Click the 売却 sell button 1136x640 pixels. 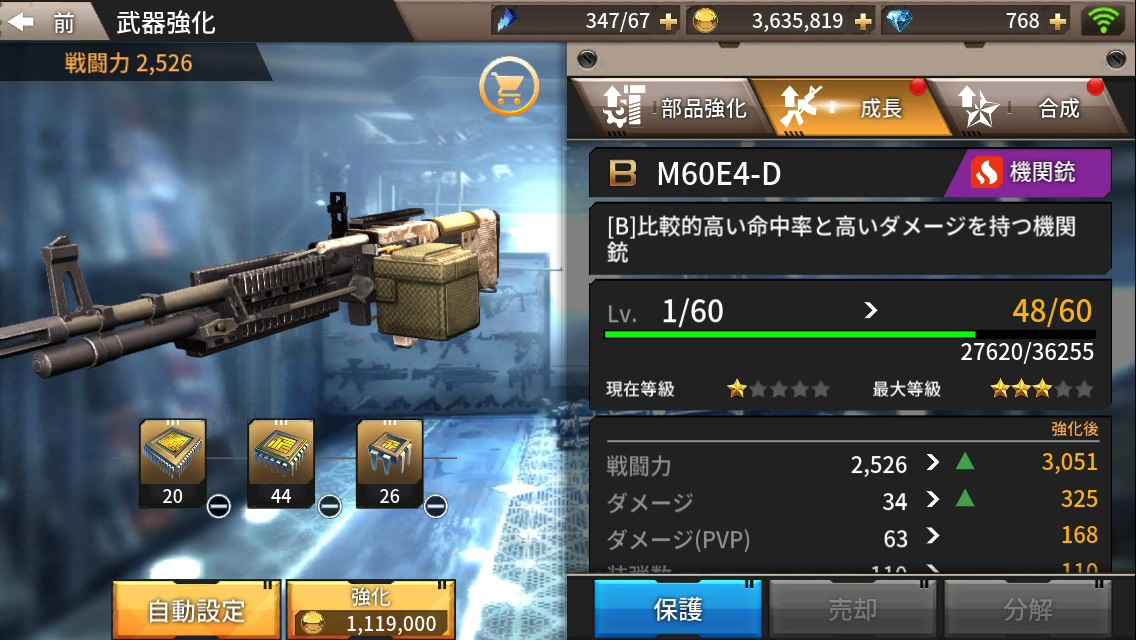(853, 609)
